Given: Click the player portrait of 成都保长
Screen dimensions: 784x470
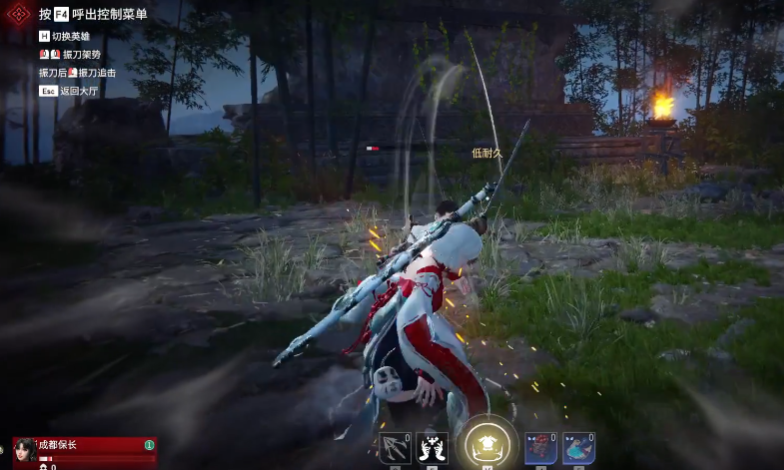Looking at the screenshot, I should click(25, 449).
